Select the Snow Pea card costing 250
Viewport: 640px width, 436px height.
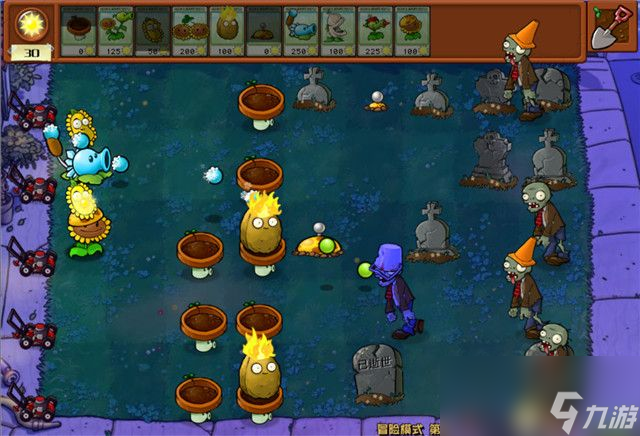(x=300, y=30)
